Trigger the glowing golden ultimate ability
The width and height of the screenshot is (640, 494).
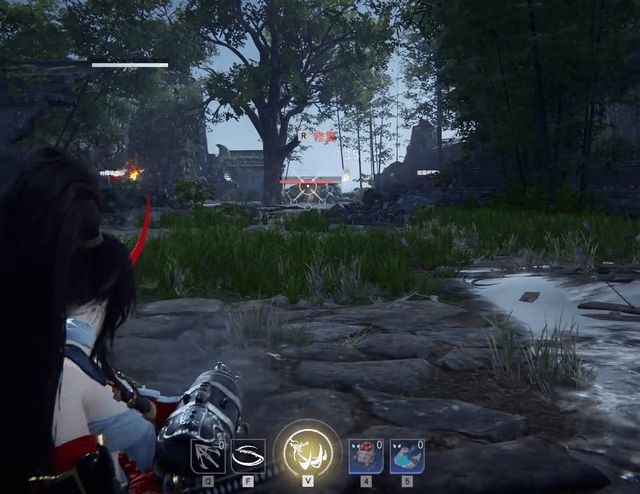308,452
